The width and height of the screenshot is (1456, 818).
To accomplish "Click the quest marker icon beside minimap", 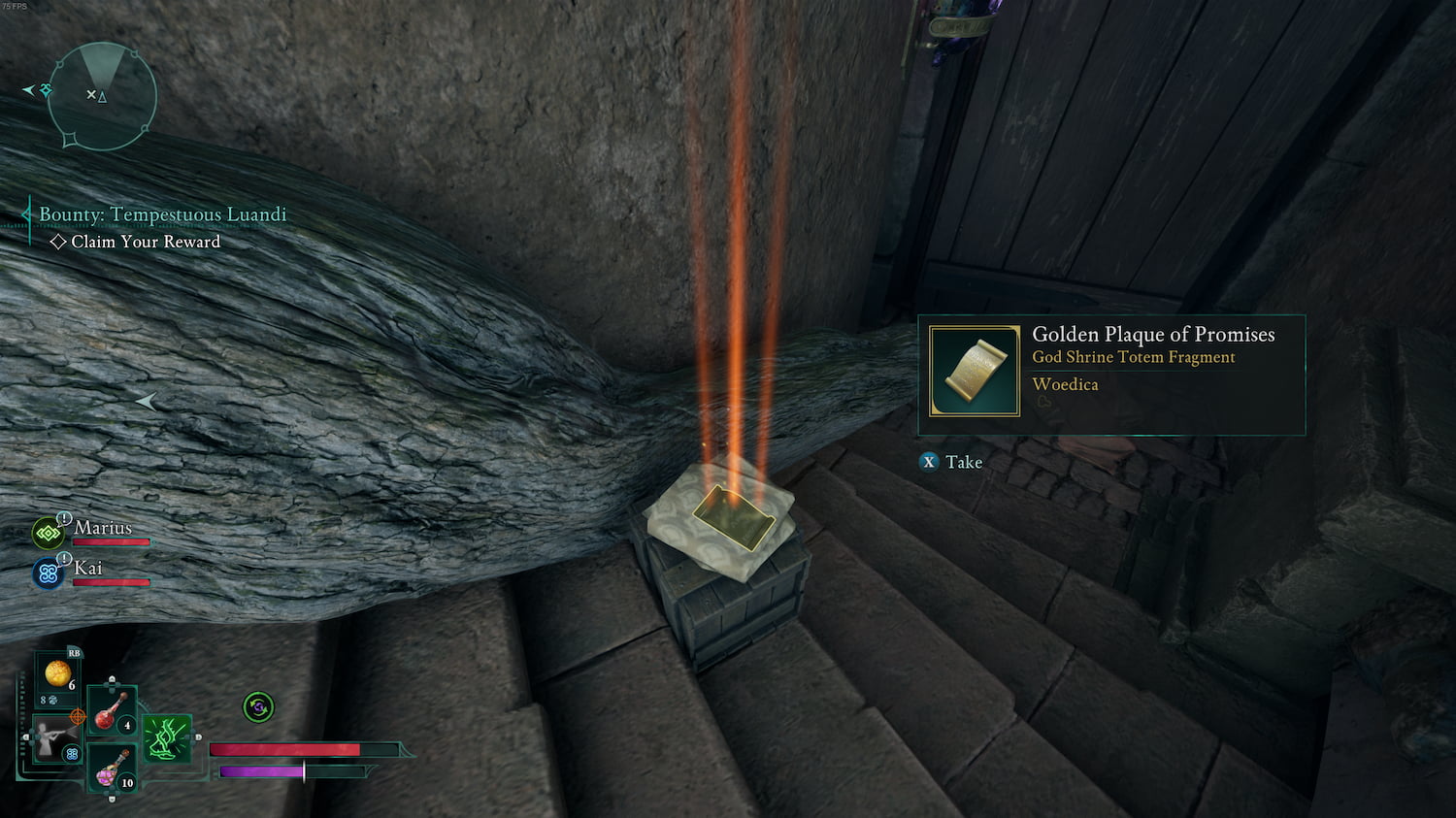I will (44, 90).
